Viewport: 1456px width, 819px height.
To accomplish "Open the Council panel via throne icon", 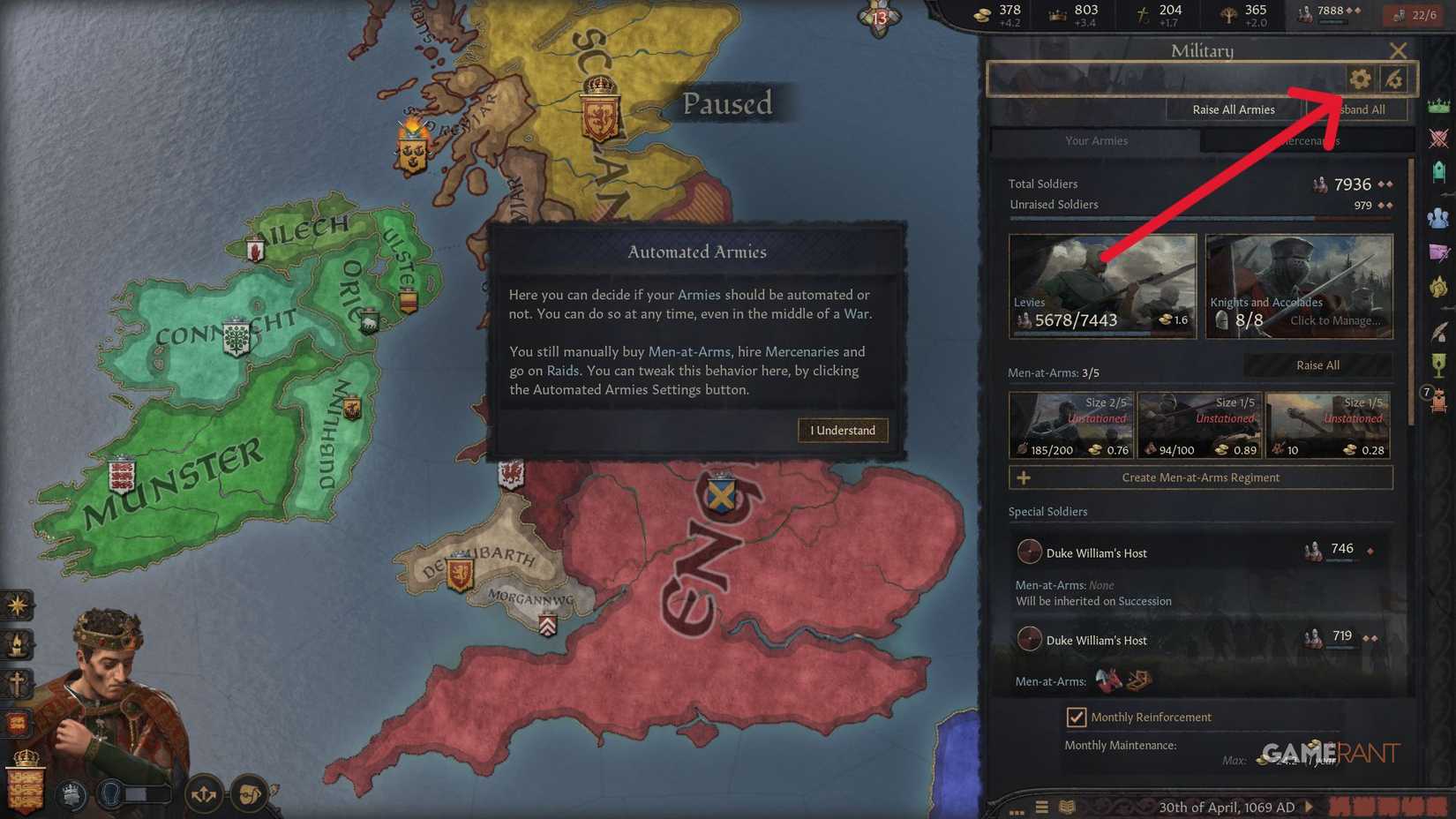I will pos(1439,168).
